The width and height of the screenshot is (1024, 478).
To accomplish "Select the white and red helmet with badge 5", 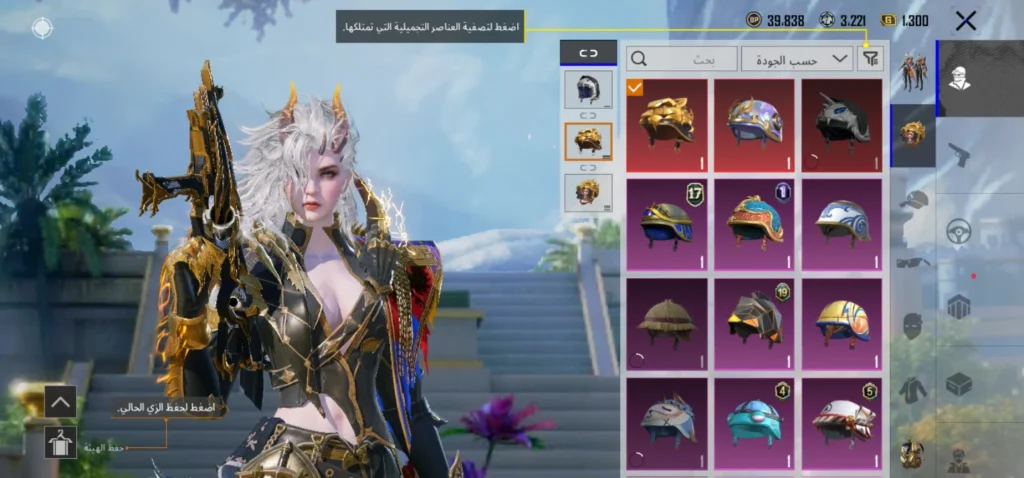I will click(x=842, y=421).
